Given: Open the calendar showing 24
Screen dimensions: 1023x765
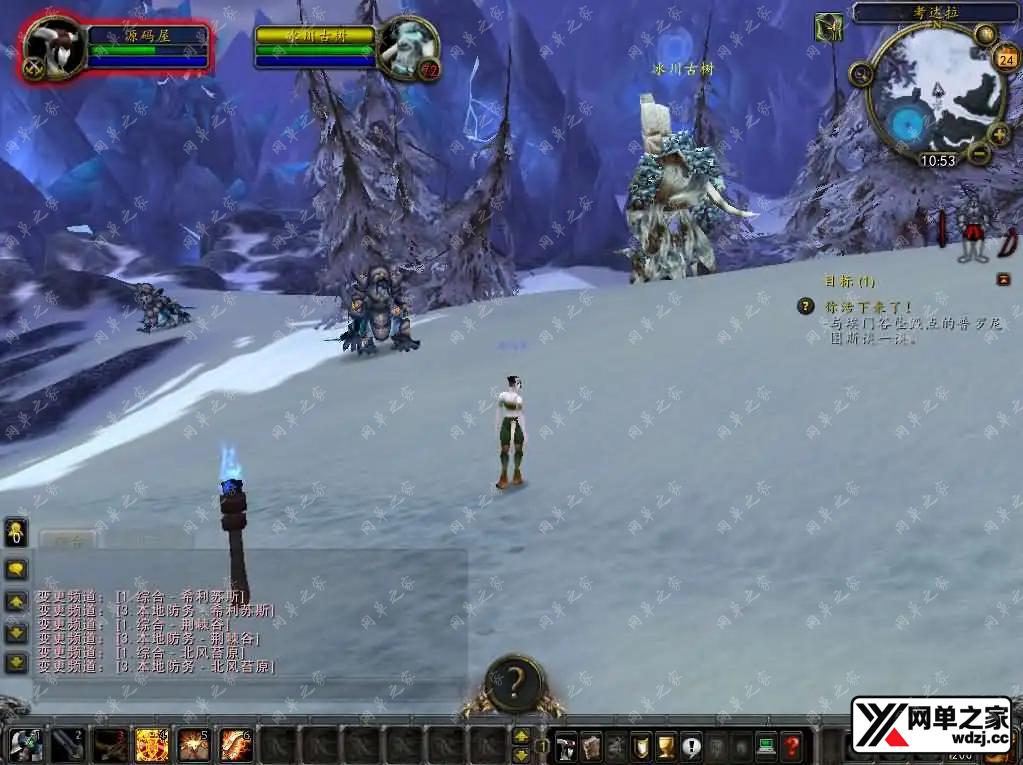Looking at the screenshot, I should tap(1004, 58).
